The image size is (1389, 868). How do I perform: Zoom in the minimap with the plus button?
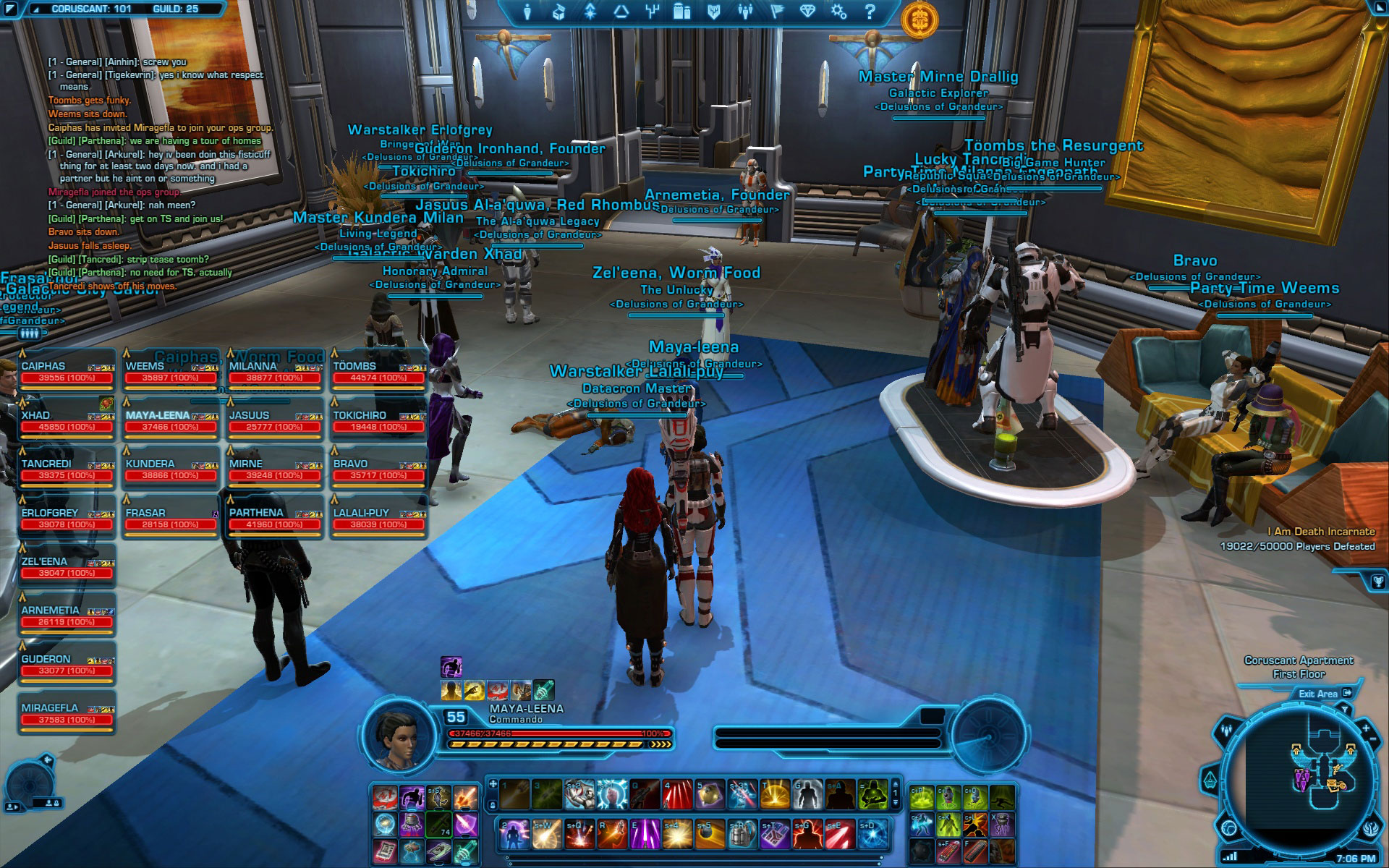(x=1365, y=727)
